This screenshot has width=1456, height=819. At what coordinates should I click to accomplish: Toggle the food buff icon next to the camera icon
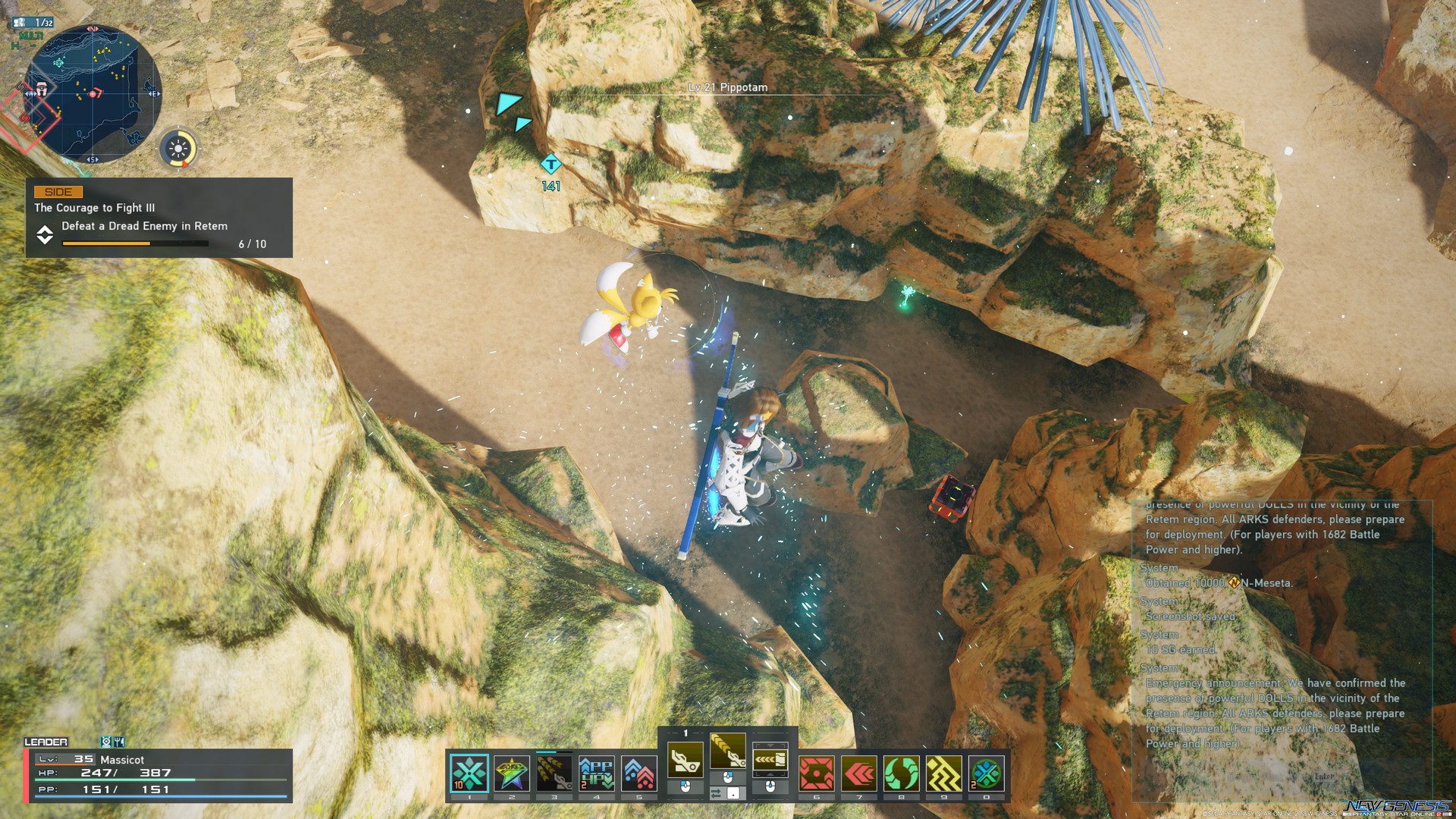[x=120, y=741]
